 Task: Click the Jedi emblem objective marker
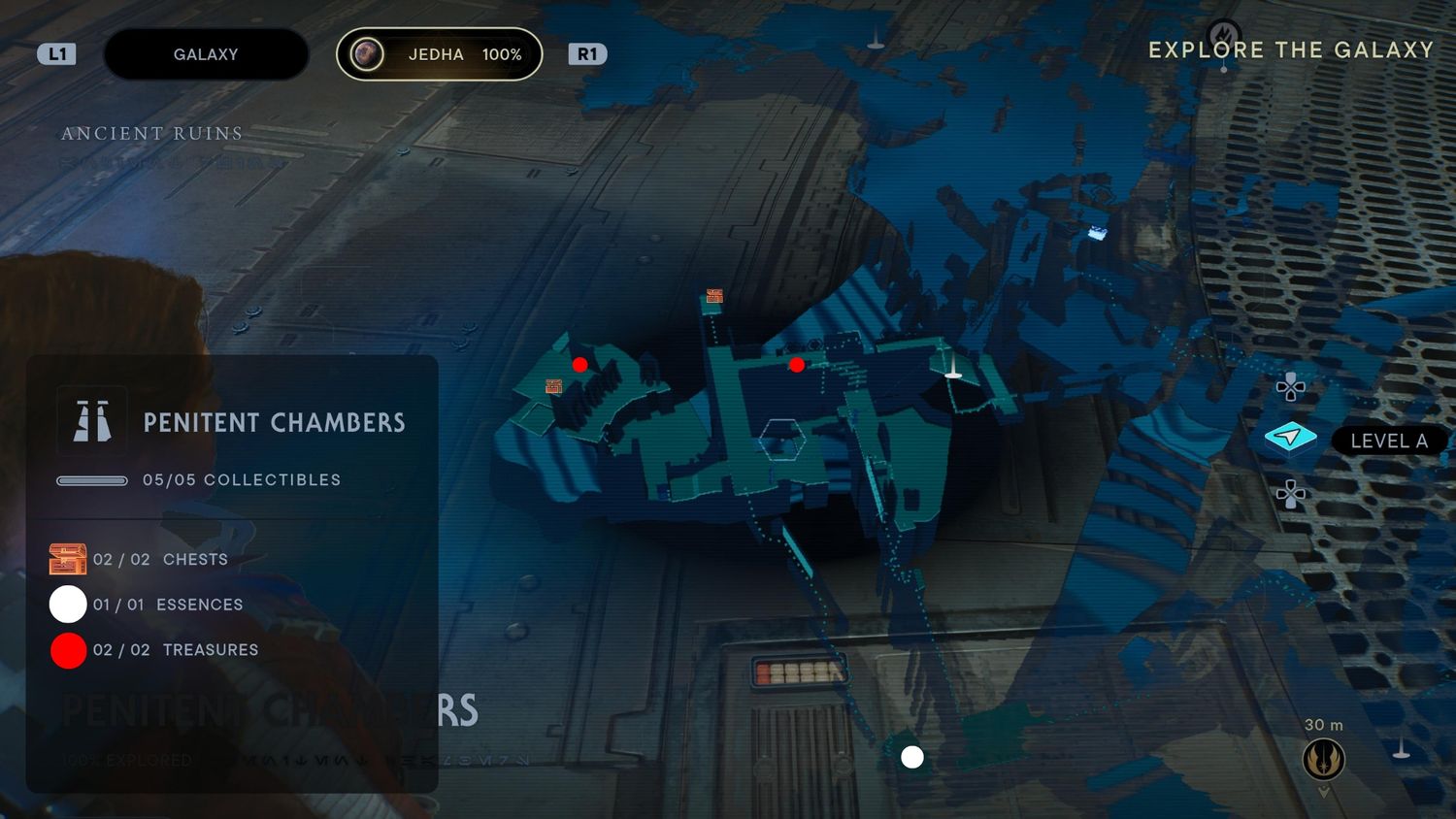tap(1323, 758)
